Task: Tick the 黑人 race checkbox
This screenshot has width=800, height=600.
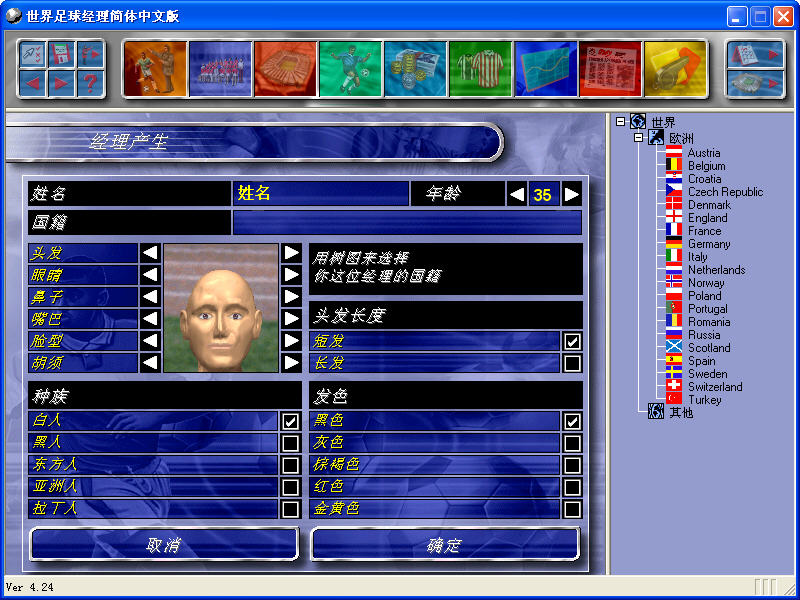Action: tap(290, 443)
